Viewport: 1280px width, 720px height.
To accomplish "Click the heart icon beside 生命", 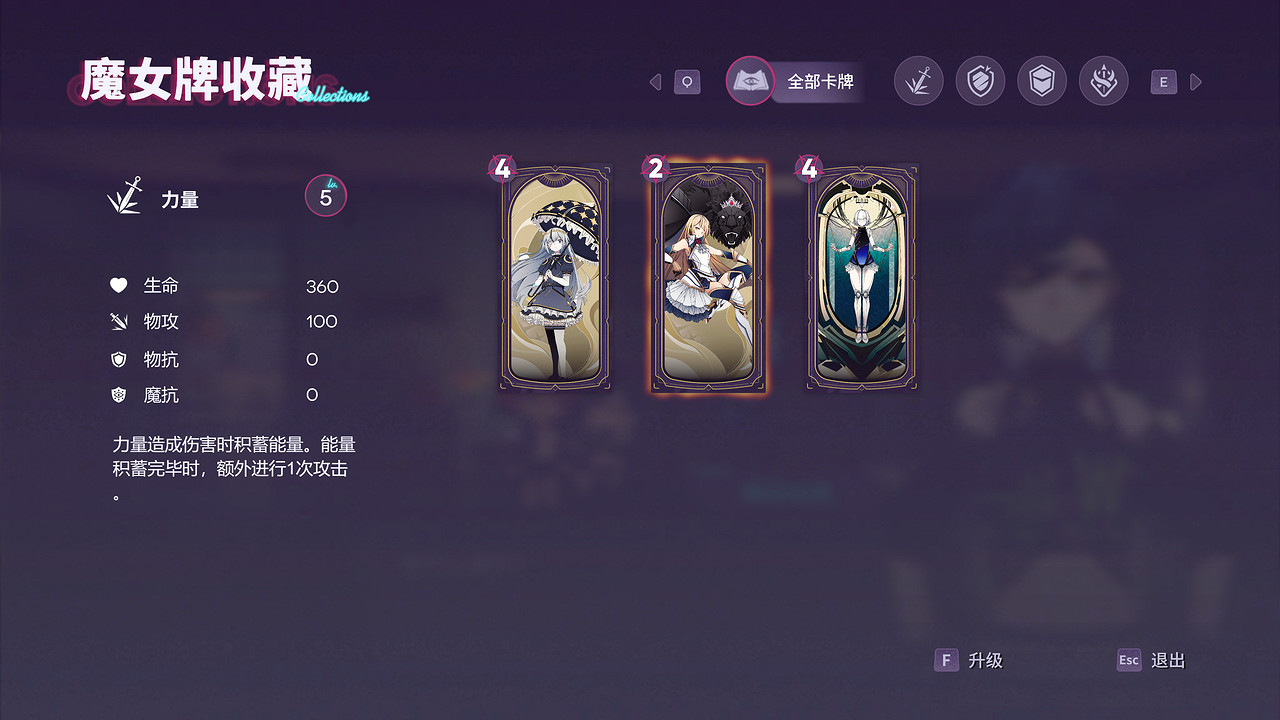I will pos(119,285).
